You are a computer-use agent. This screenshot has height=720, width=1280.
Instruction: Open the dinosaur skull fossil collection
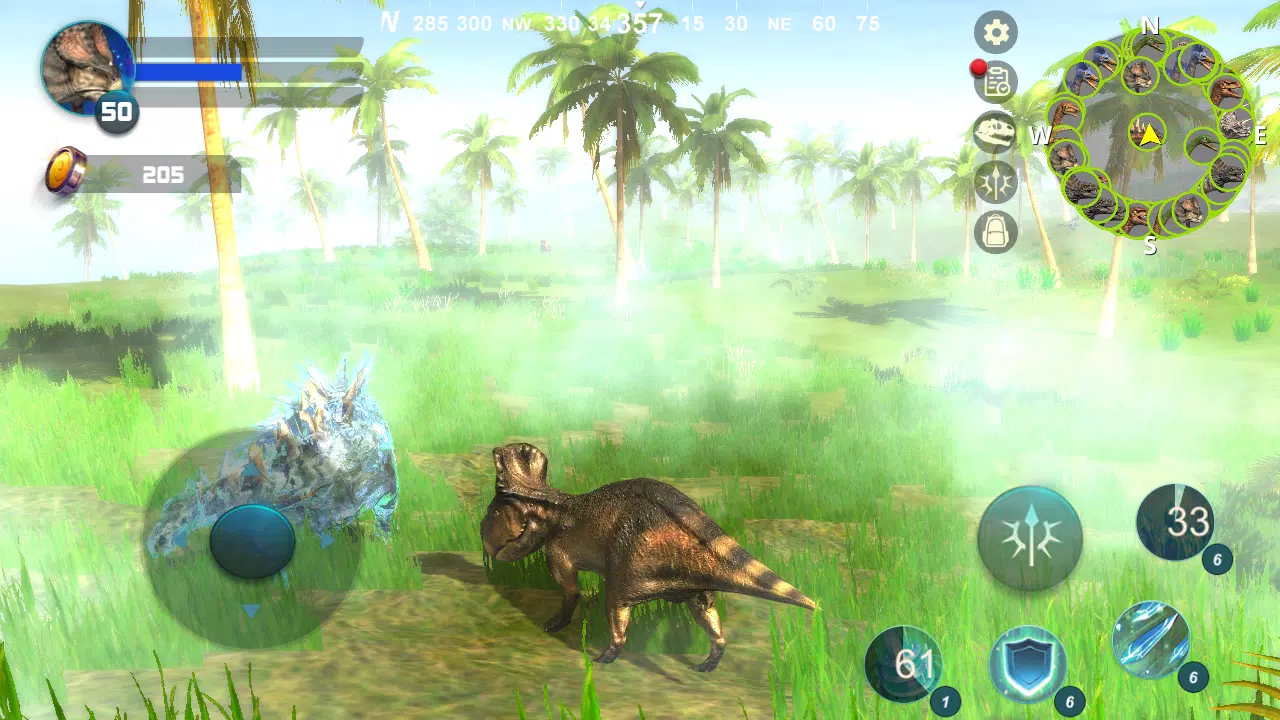coord(994,133)
